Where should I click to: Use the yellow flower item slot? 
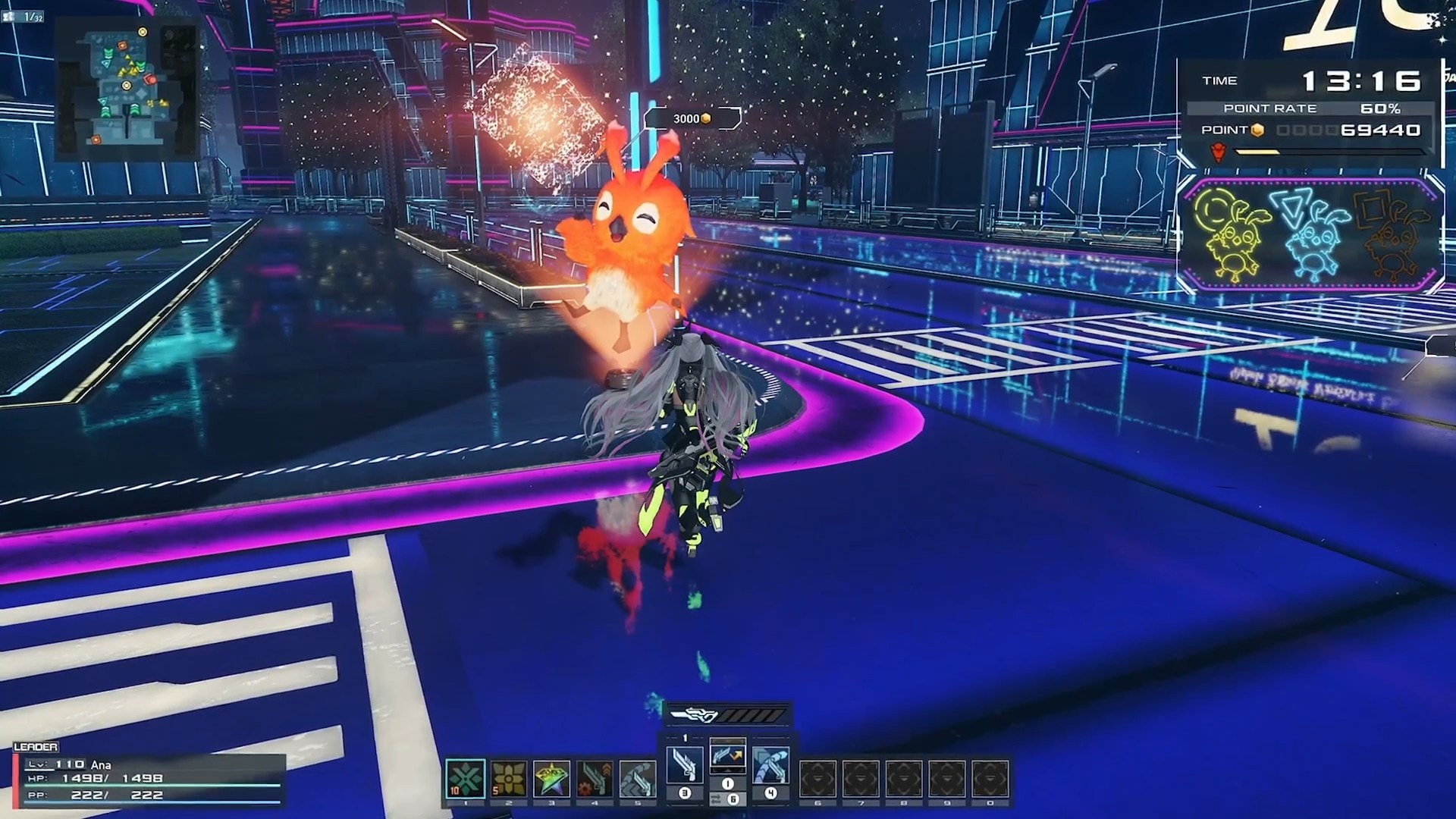(x=508, y=779)
